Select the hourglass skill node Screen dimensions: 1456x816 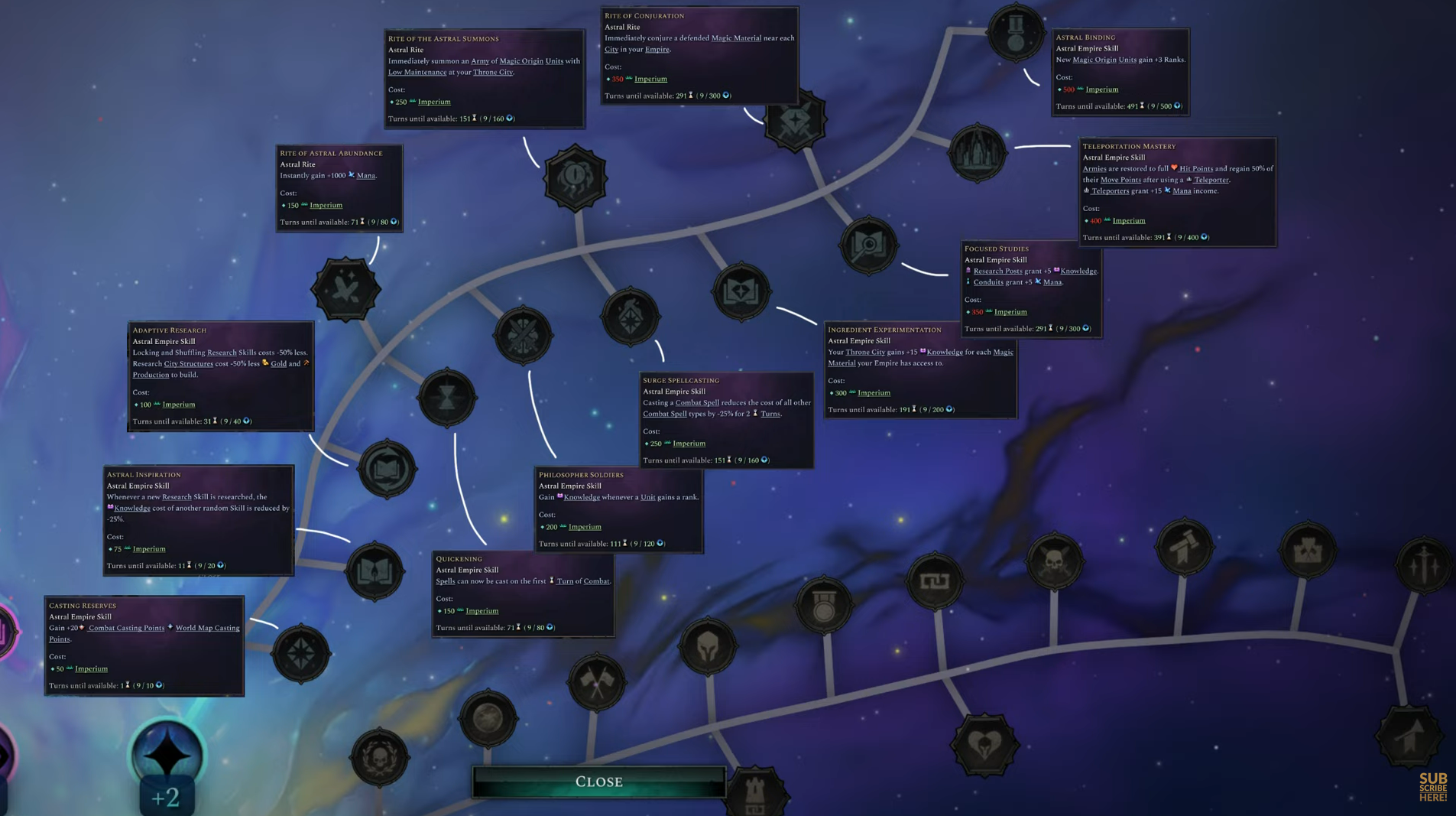tap(447, 395)
